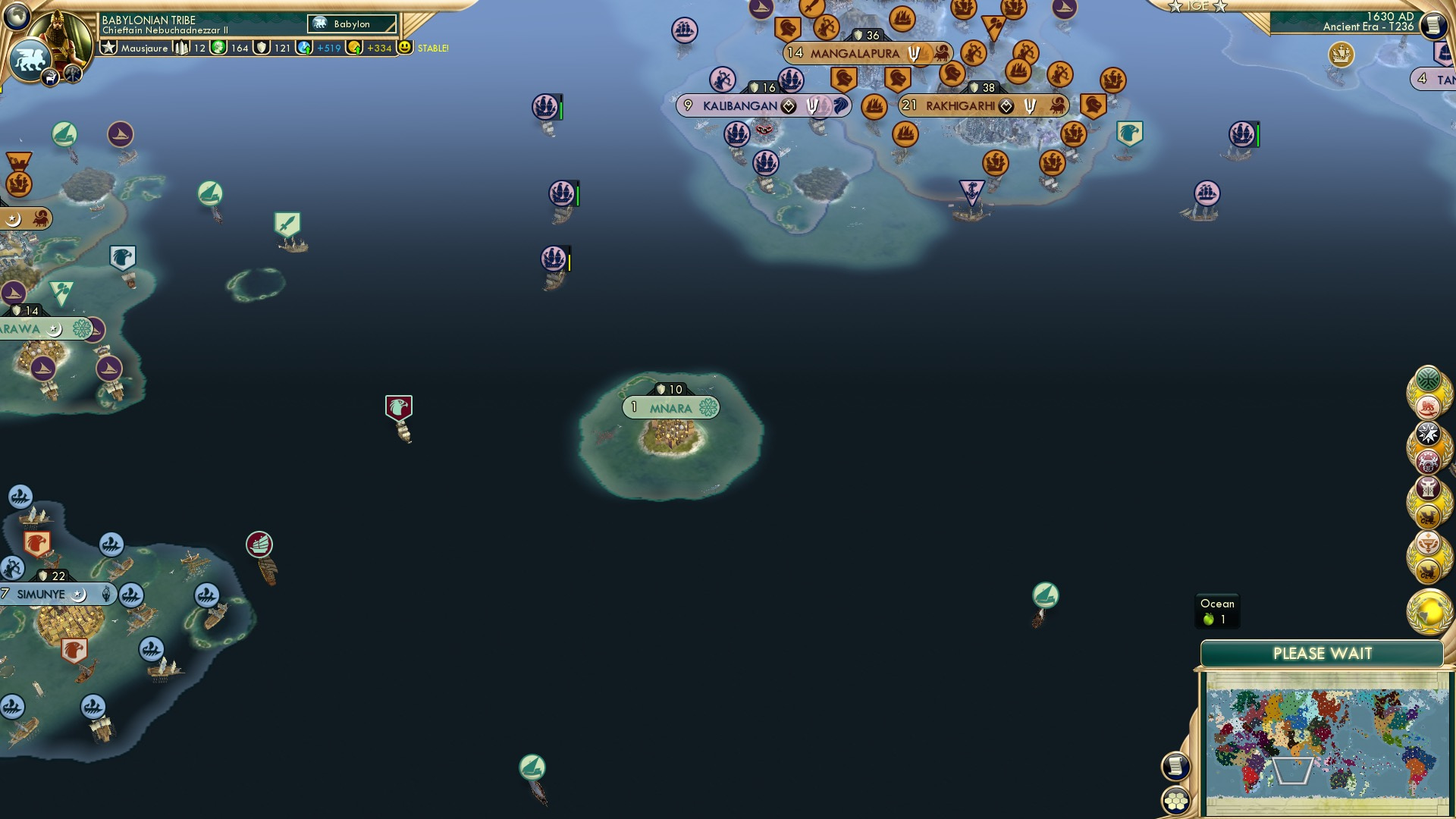The image size is (1456, 819).
Task: Toggle the scroll log icon above the hex icon
Action: coord(1177,764)
